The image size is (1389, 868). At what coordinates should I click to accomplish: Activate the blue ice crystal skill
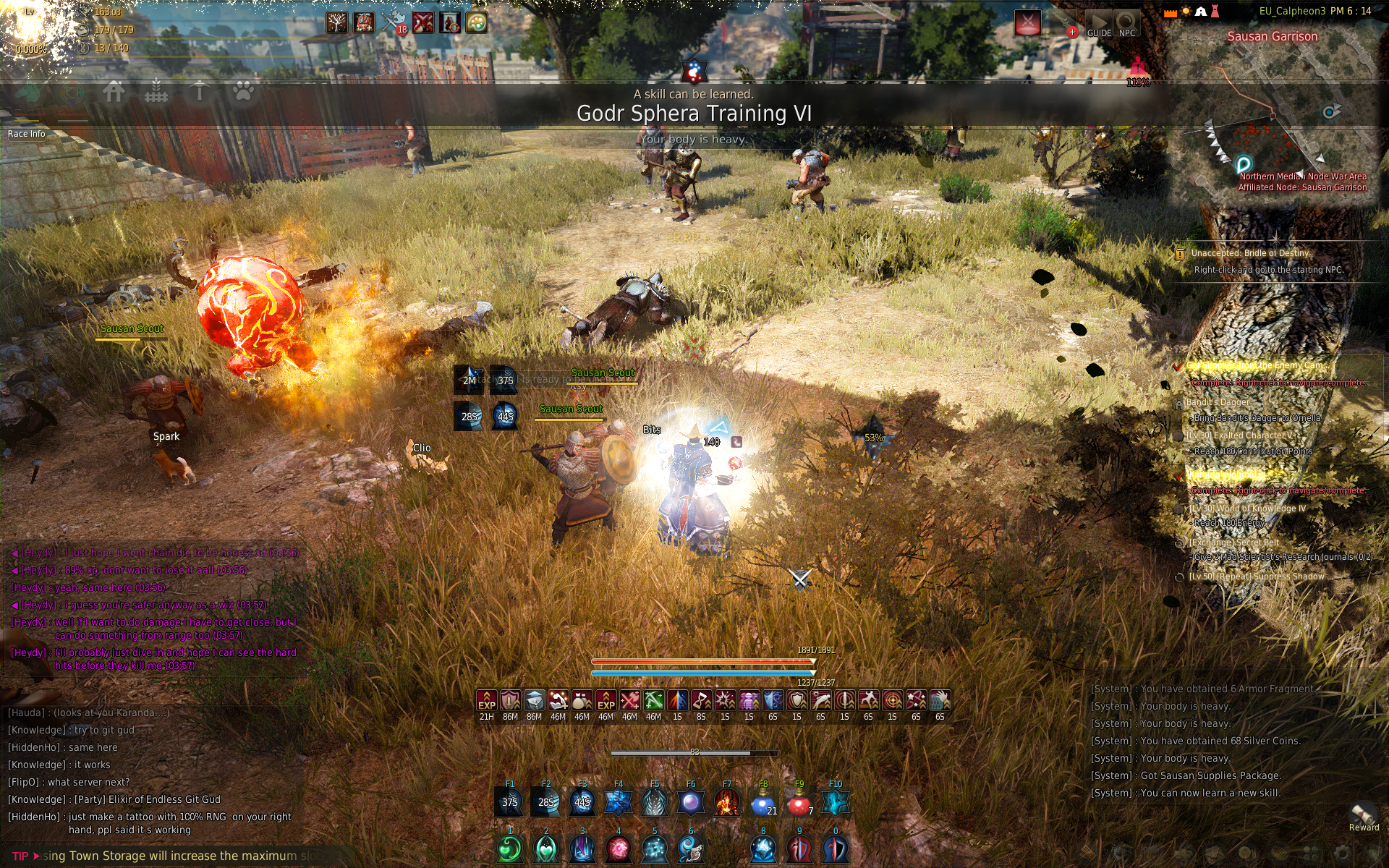(763, 849)
